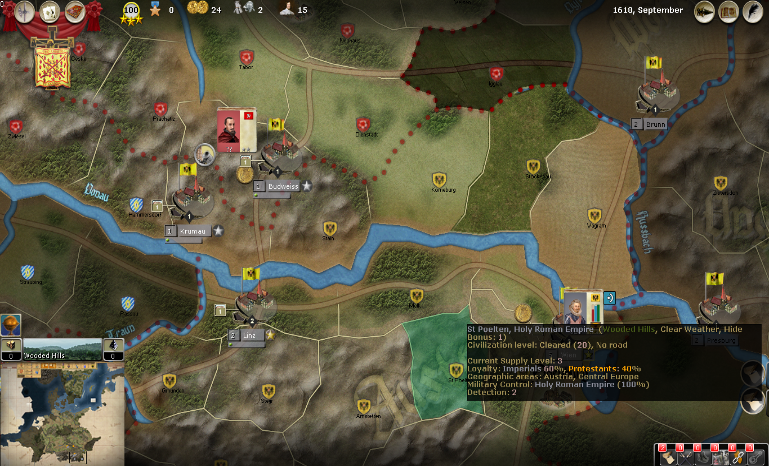This screenshot has width=769, height=466.
Task: Open the map button in the ribbon
Action: (75, 11)
